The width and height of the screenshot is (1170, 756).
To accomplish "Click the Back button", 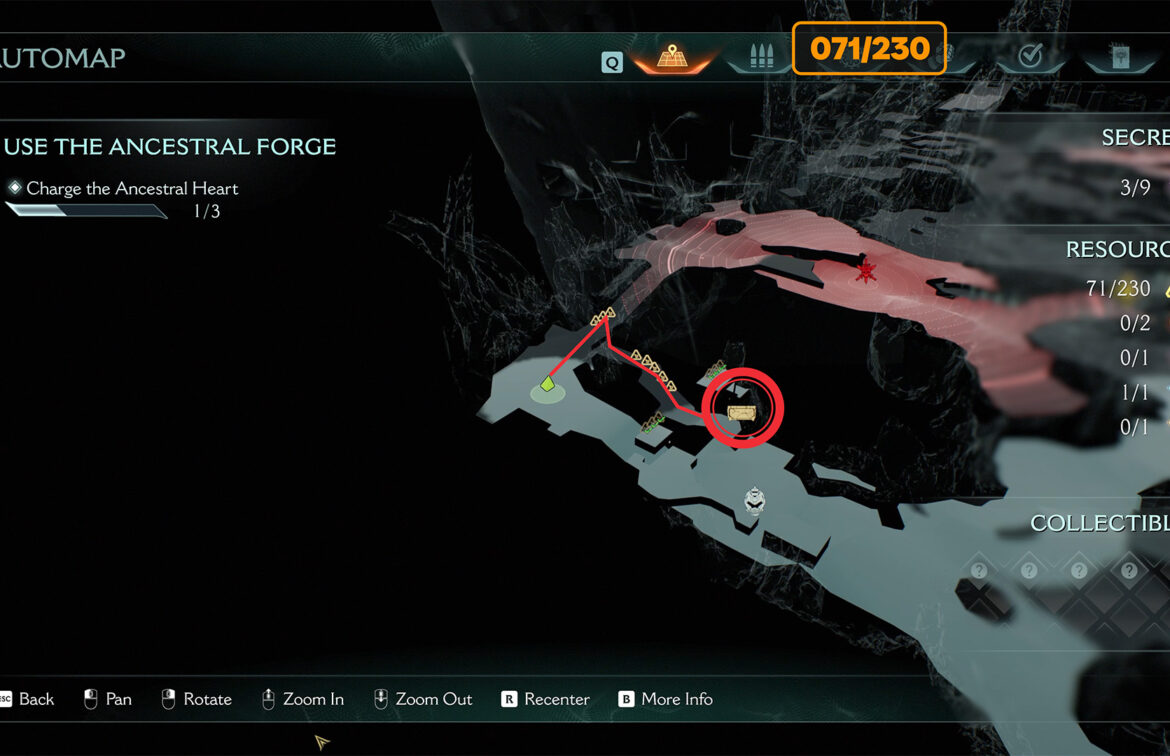I will [27, 699].
